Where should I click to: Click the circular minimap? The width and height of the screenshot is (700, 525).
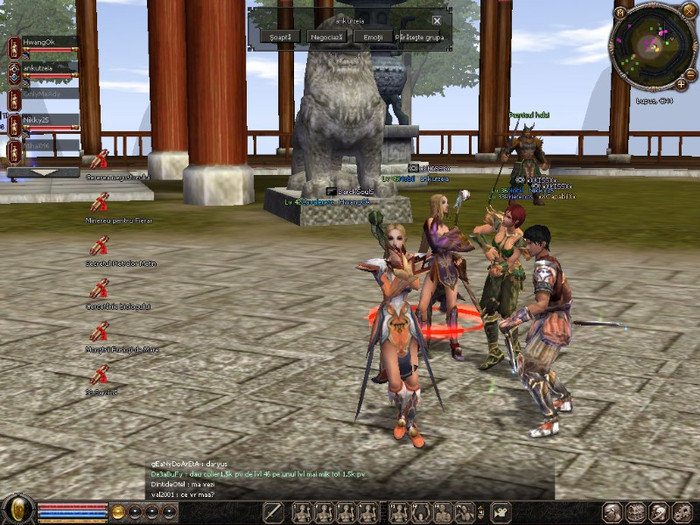(x=652, y=46)
